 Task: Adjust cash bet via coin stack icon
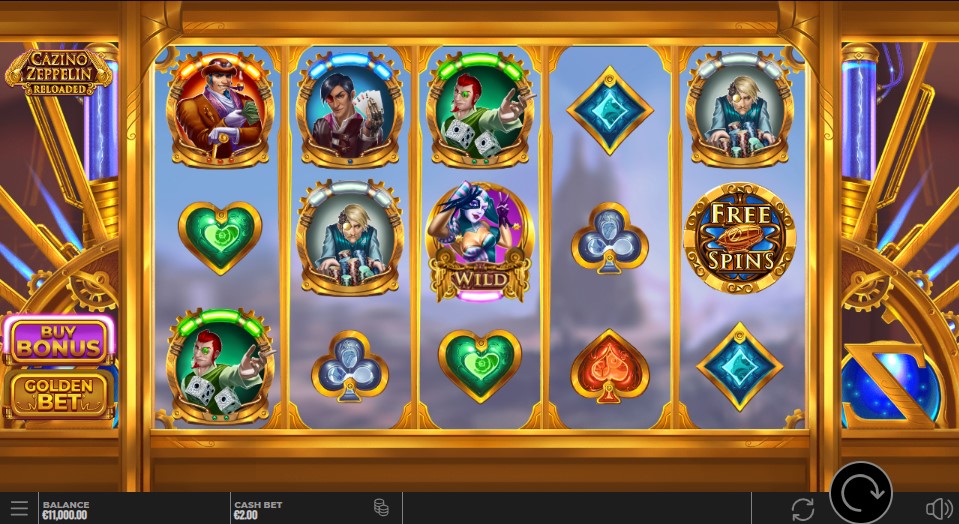pyautogui.click(x=381, y=508)
